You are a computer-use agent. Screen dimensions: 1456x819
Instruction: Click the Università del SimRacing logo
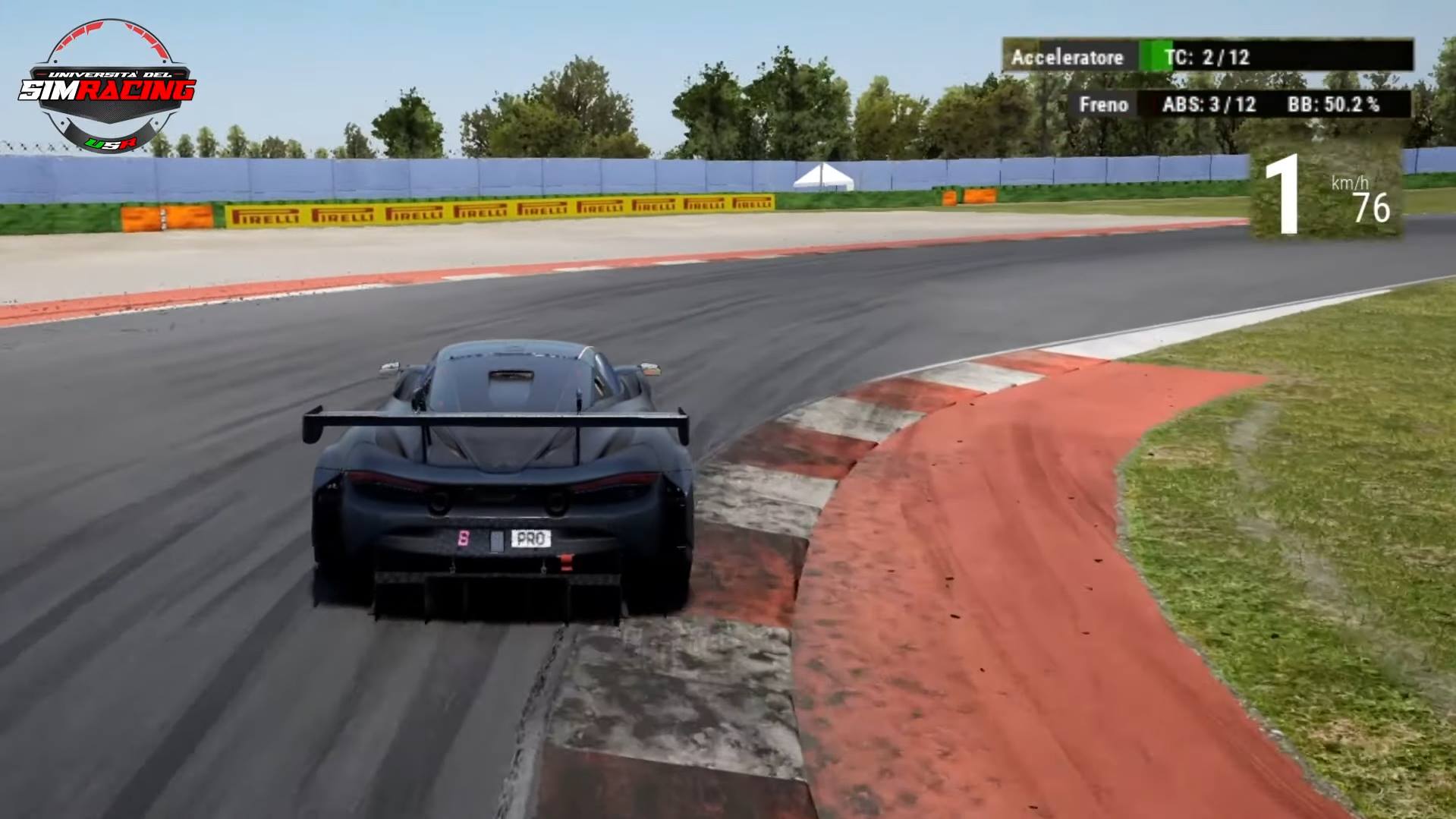107,86
